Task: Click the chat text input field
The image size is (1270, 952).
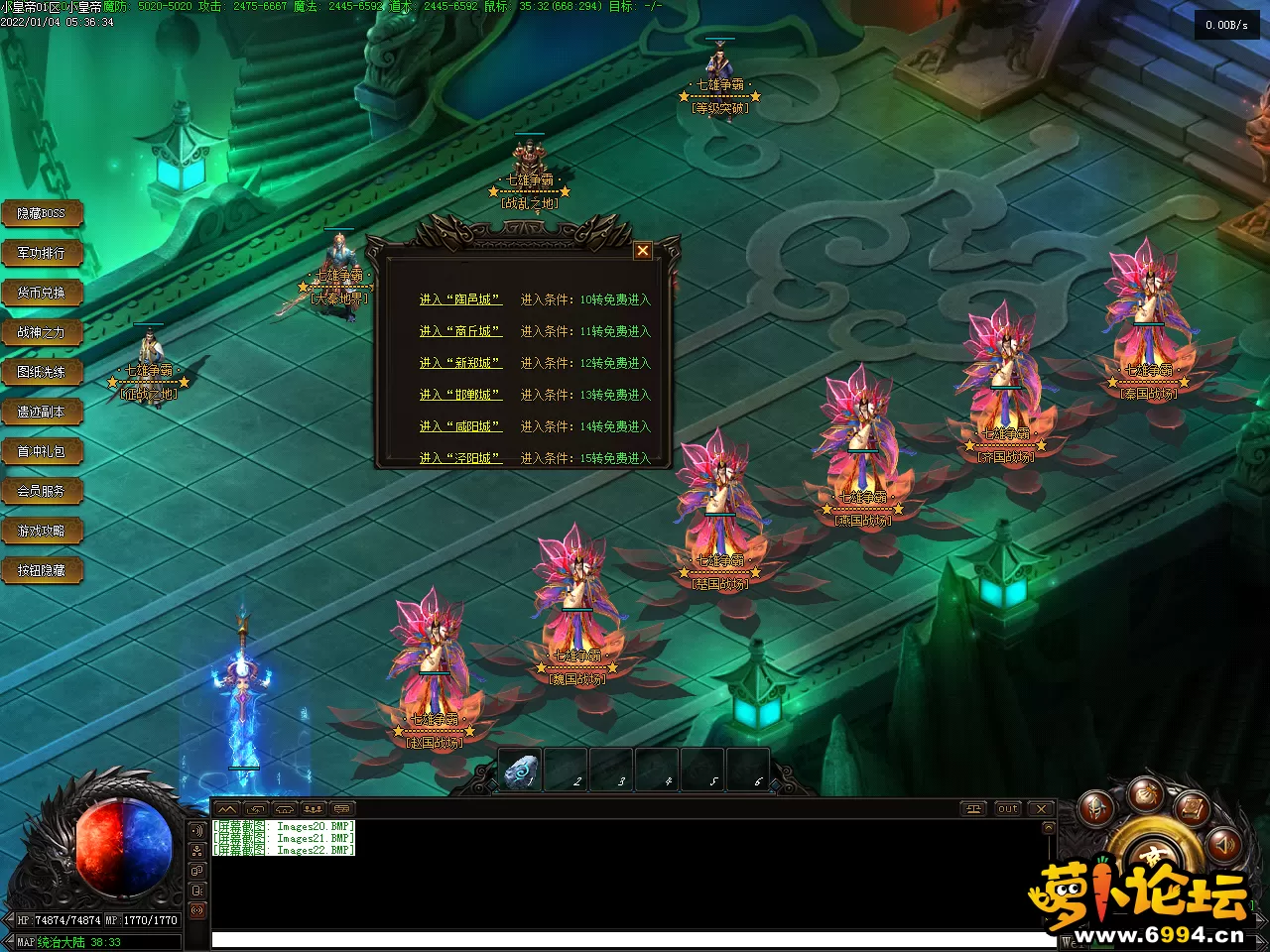Action: pos(635,939)
